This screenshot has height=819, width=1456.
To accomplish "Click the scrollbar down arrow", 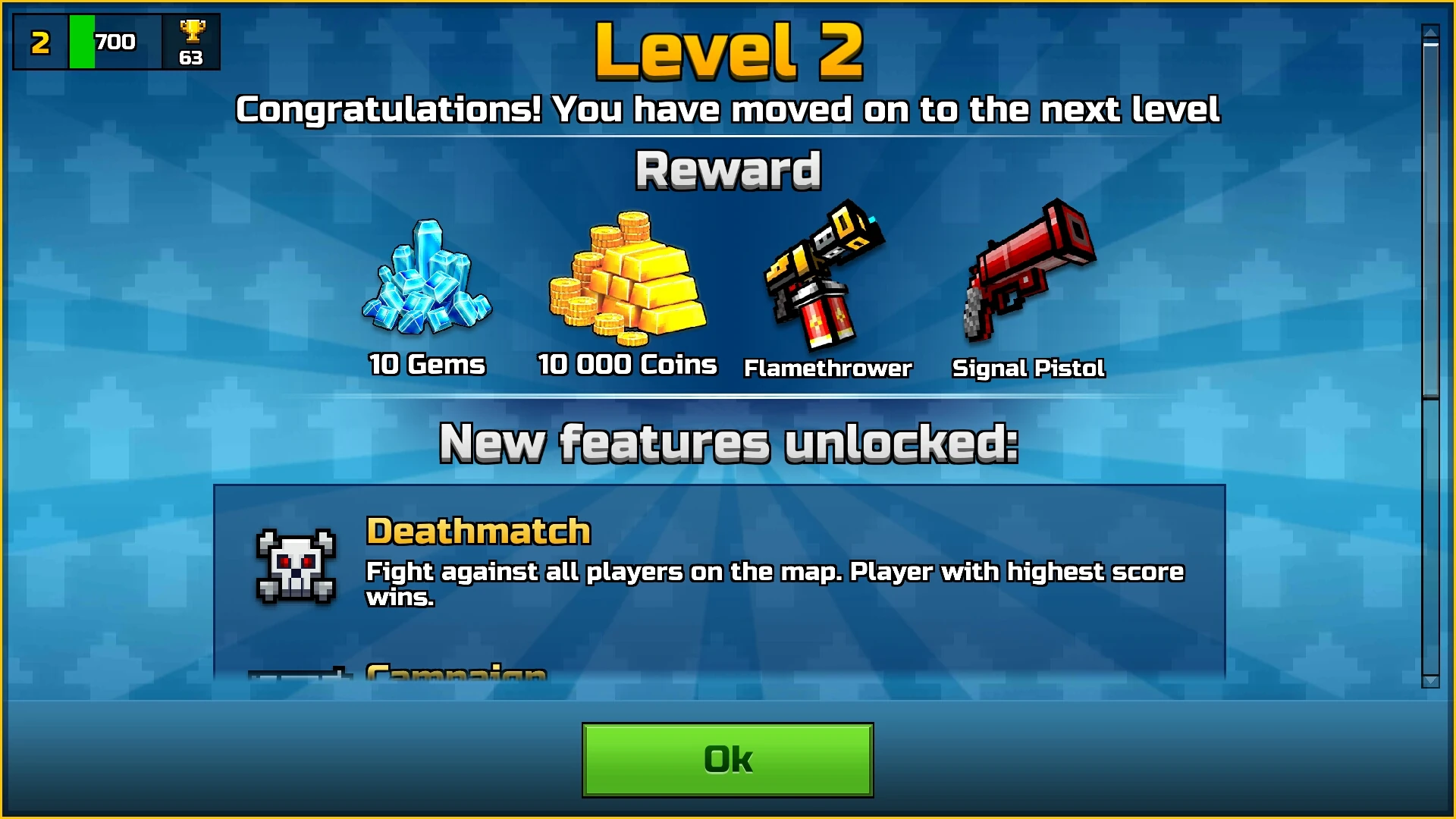I will coord(1429,679).
